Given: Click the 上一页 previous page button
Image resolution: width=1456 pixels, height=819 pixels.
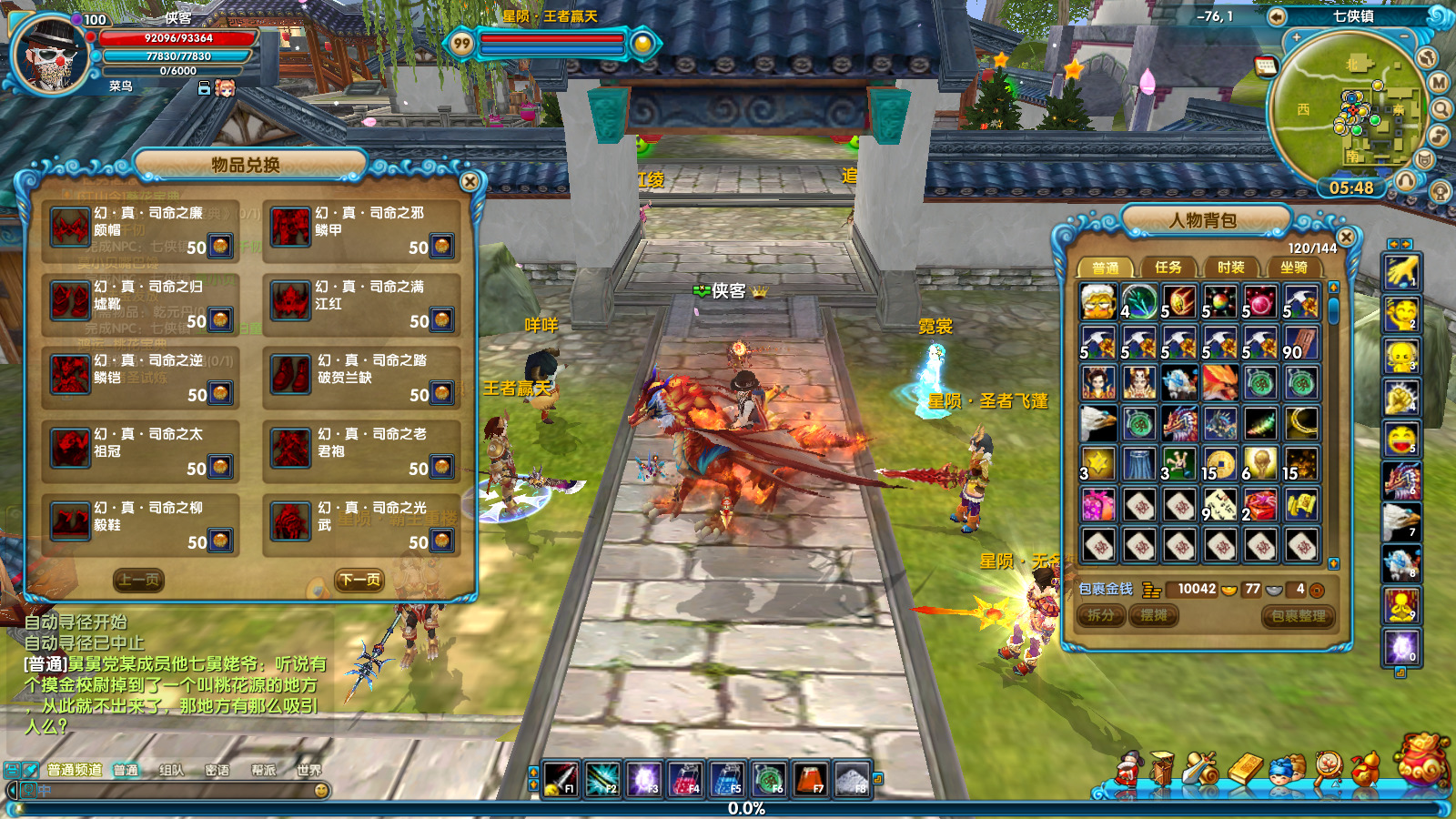Looking at the screenshot, I should [x=139, y=580].
